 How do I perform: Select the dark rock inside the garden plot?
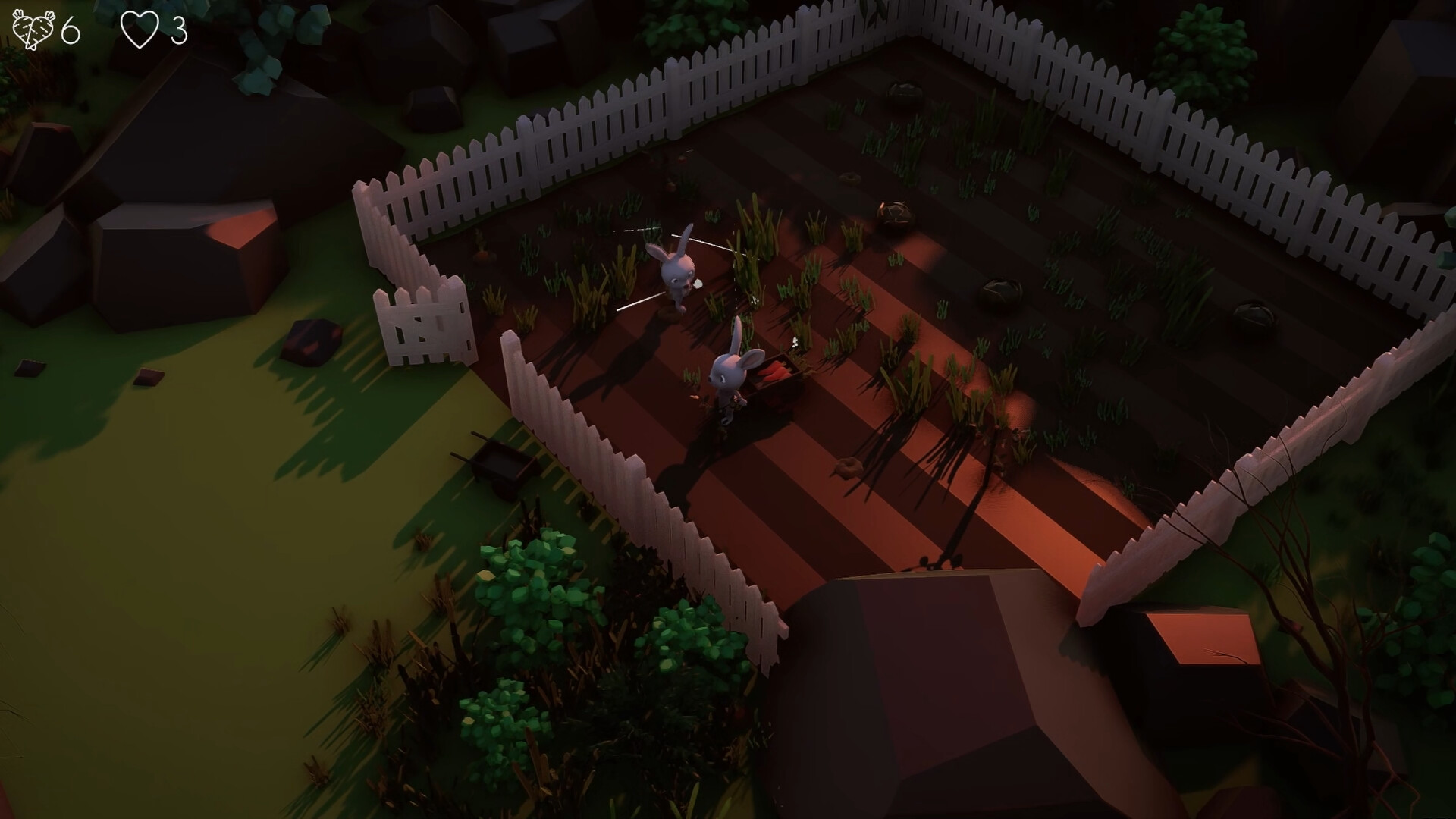tap(1001, 290)
